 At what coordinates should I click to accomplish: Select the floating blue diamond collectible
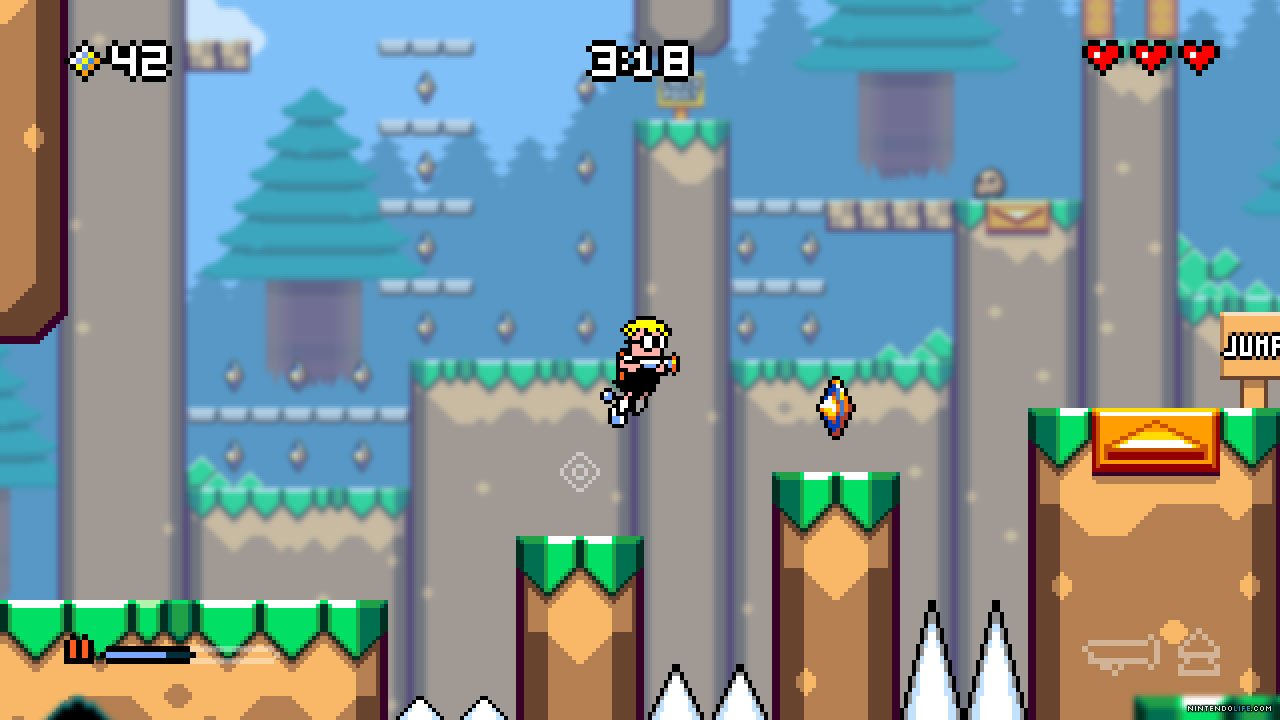(833, 405)
